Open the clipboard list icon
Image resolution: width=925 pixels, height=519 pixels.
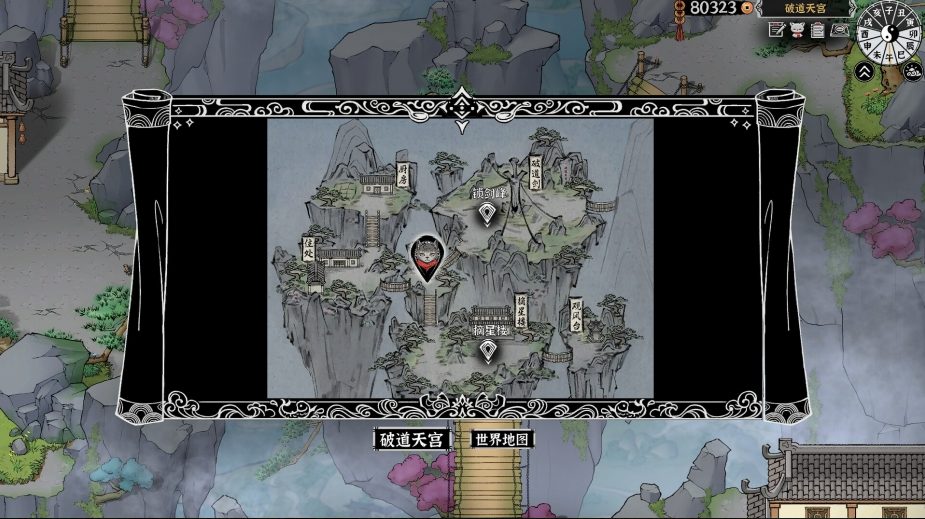[x=818, y=30]
